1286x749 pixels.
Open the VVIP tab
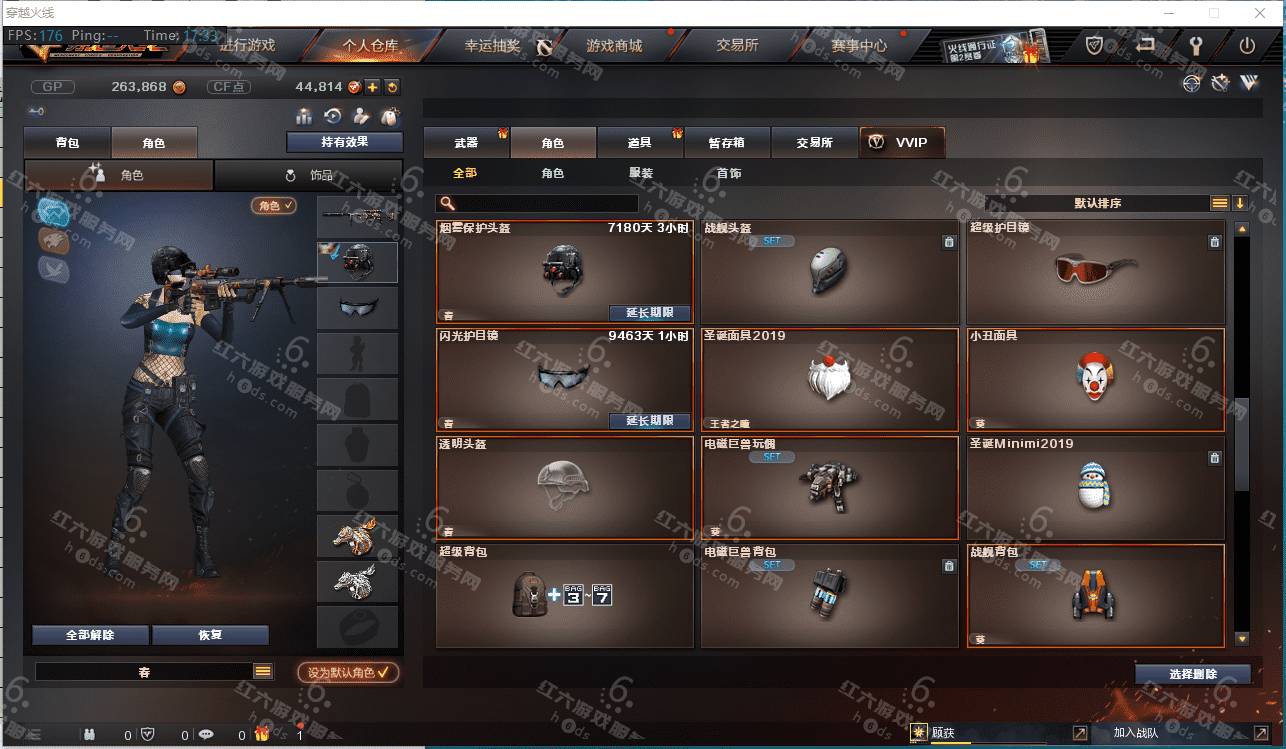coord(901,143)
